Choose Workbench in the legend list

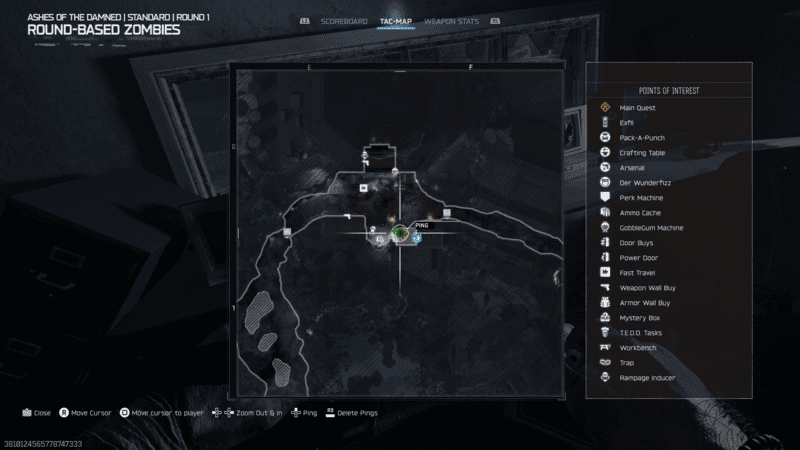click(x=637, y=347)
